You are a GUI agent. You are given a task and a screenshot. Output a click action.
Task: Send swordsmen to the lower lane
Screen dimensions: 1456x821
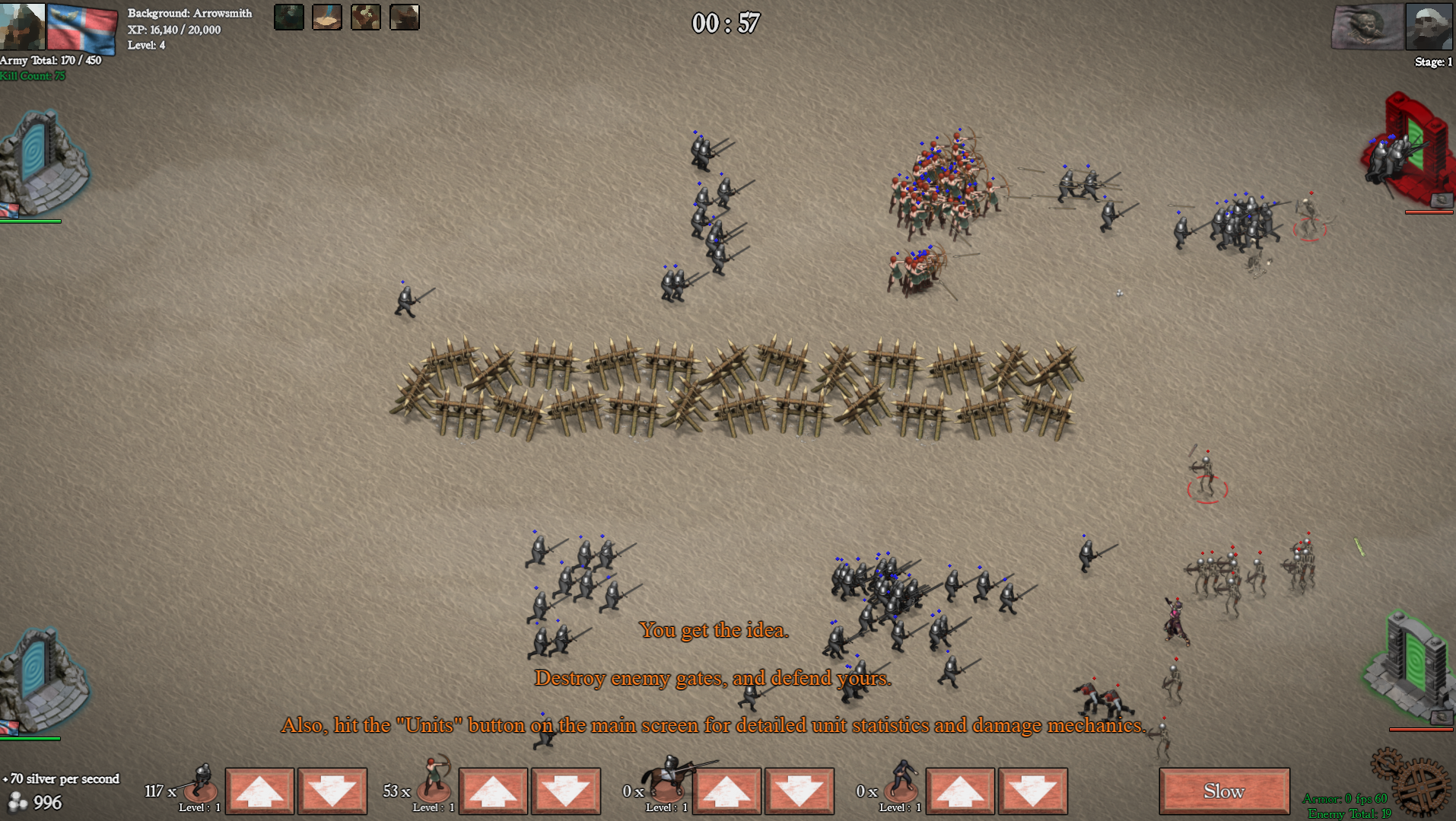pyautogui.click(x=332, y=791)
